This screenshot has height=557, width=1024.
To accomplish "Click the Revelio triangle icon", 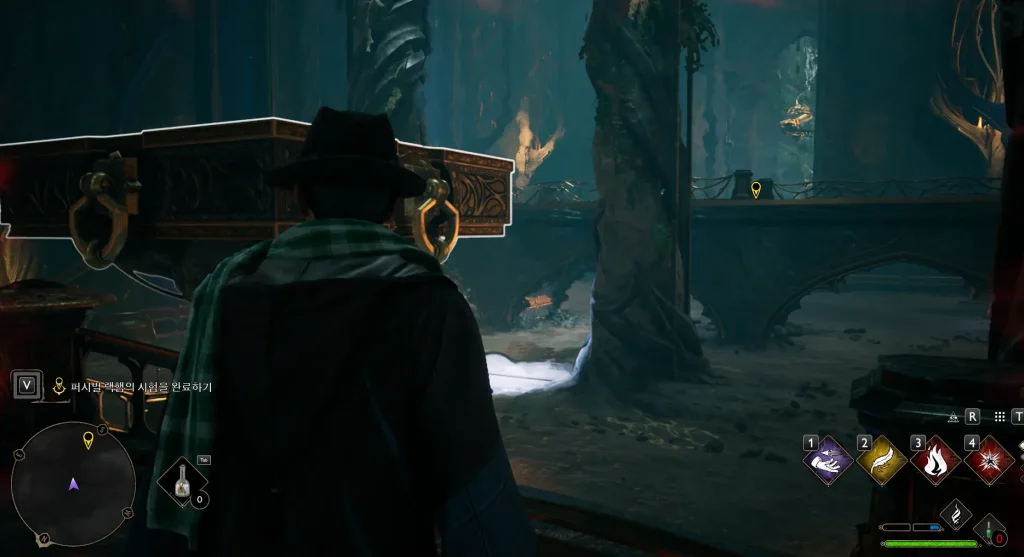I will click(x=953, y=417).
